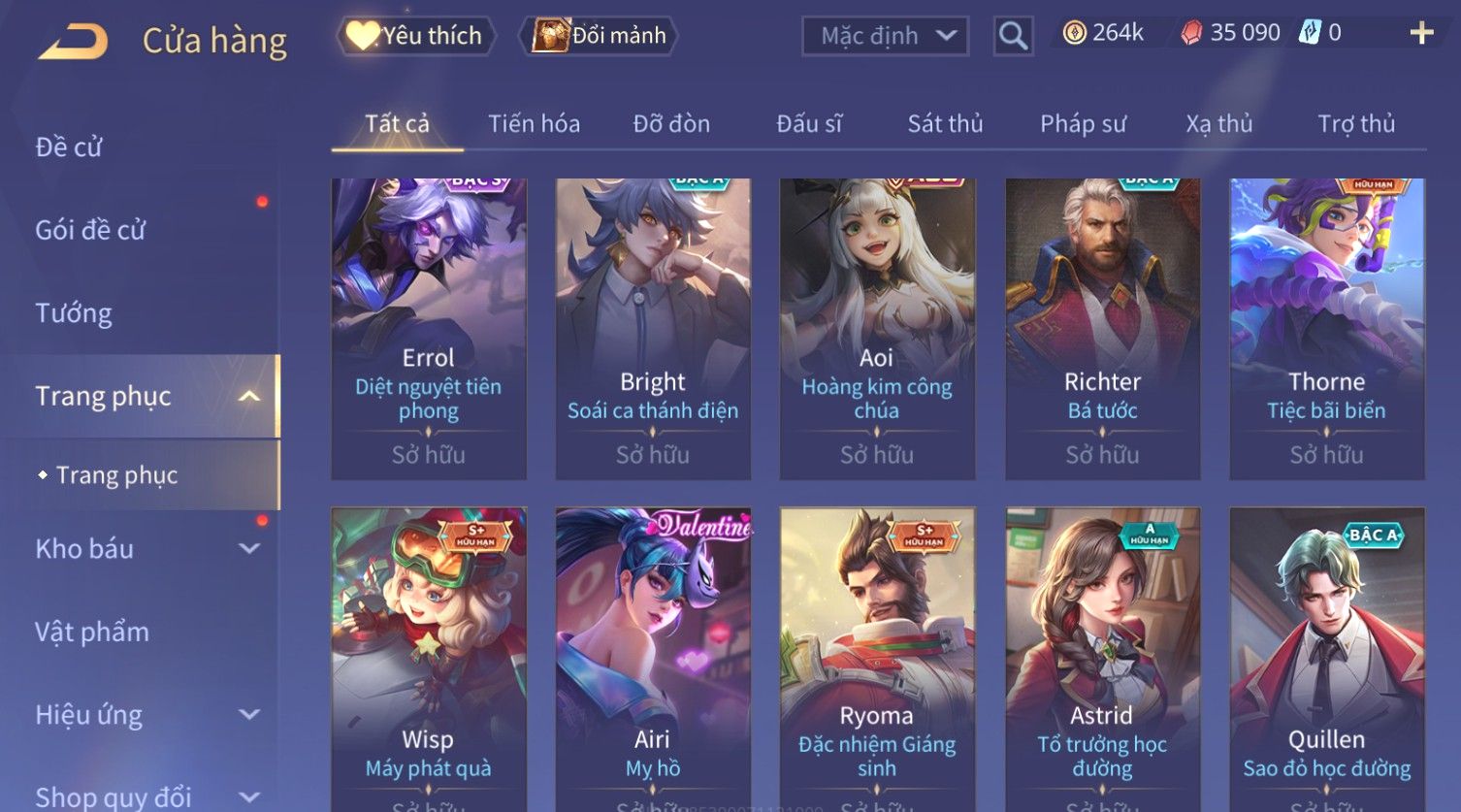This screenshot has width=1461, height=812.
Task: Choose the Richter Bá tước skin card
Action: [1102, 328]
